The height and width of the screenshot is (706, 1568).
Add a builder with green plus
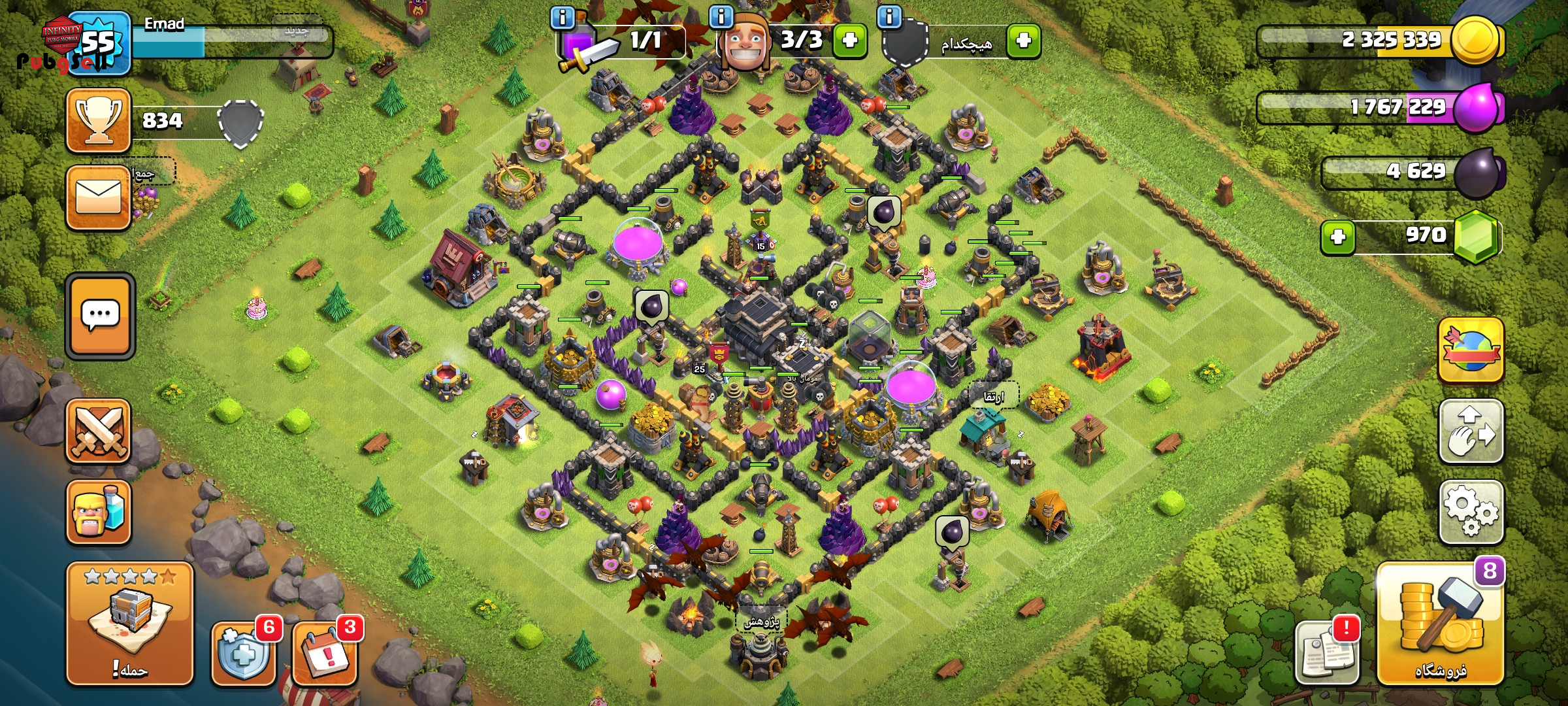click(849, 41)
